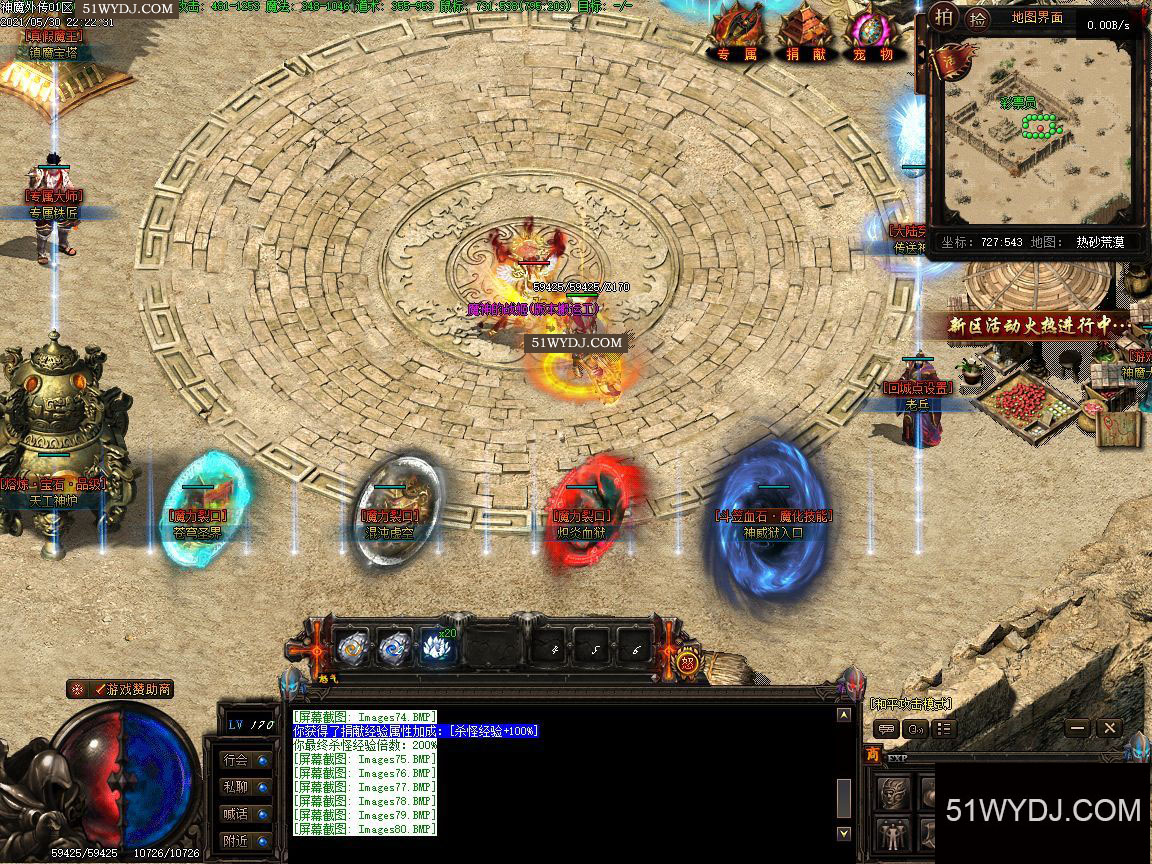Click the 捡 pickup button
The height and width of the screenshot is (864, 1152).
coord(977,18)
